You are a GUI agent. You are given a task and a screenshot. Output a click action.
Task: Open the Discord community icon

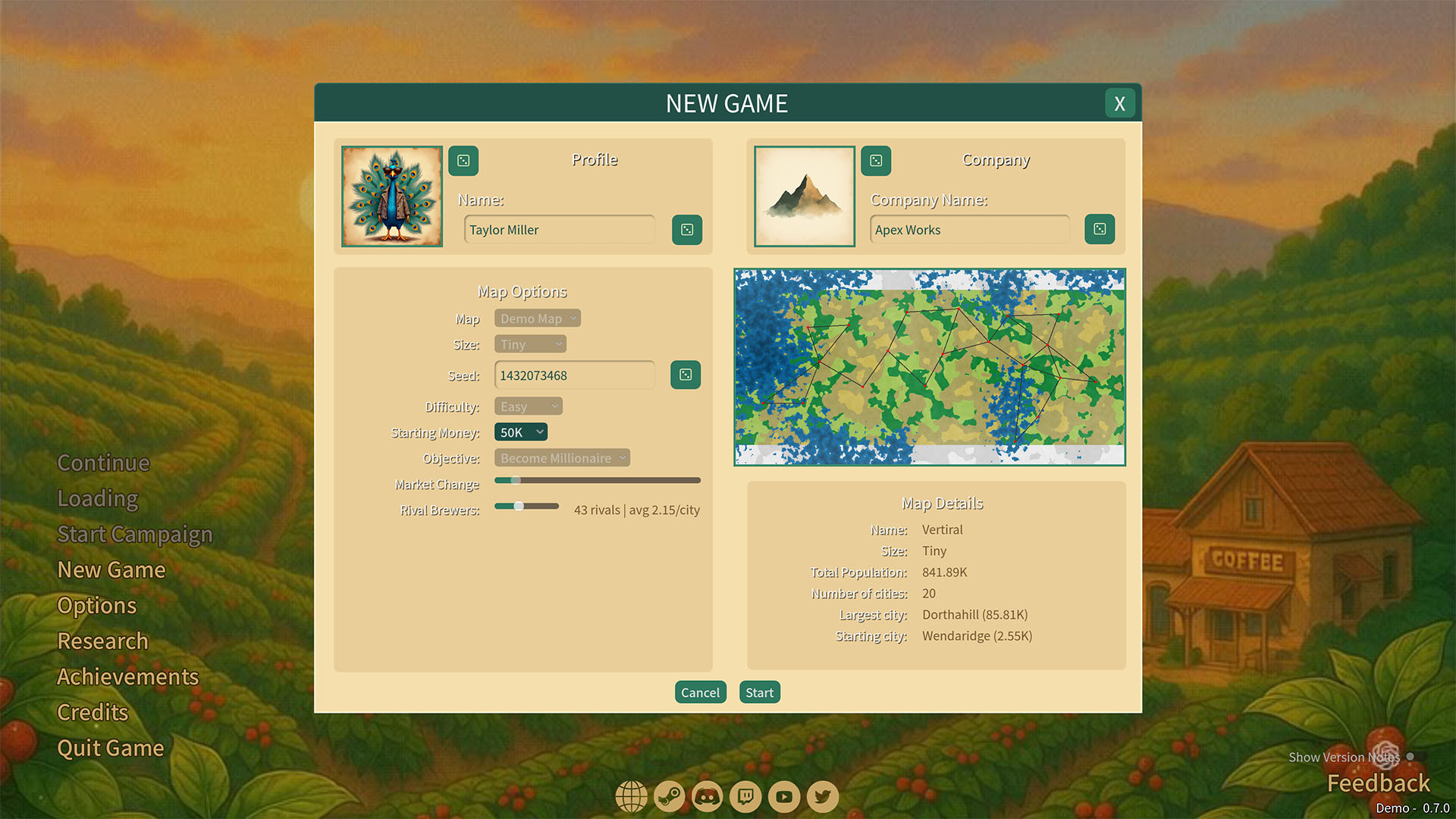708,797
